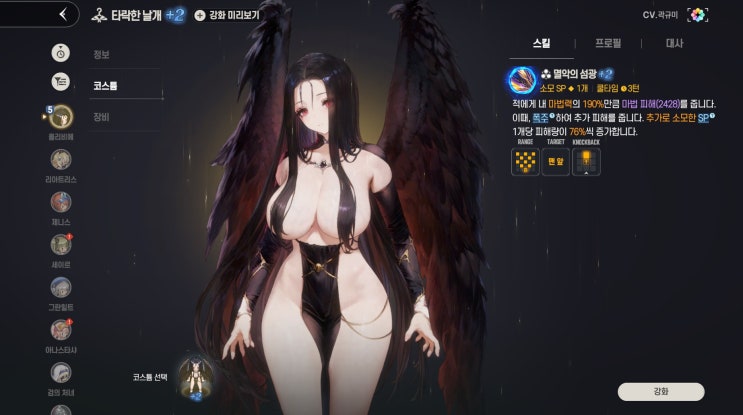Click the back arrow button

pyautogui.click(x=62, y=14)
